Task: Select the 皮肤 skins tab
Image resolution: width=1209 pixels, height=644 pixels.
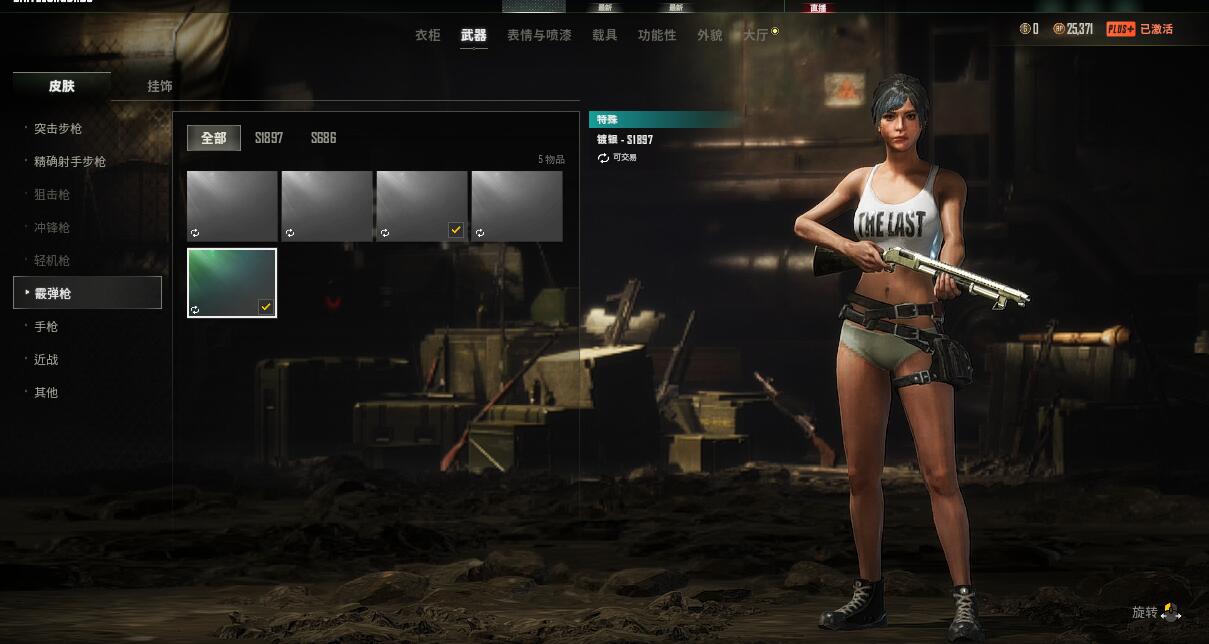Action: [x=62, y=86]
